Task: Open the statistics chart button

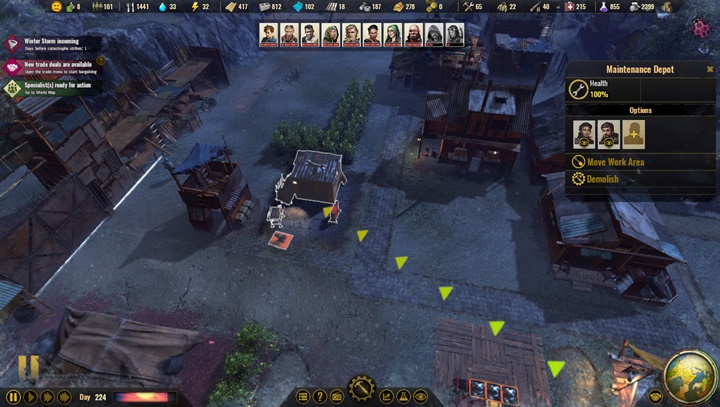Action: (x=387, y=397)
